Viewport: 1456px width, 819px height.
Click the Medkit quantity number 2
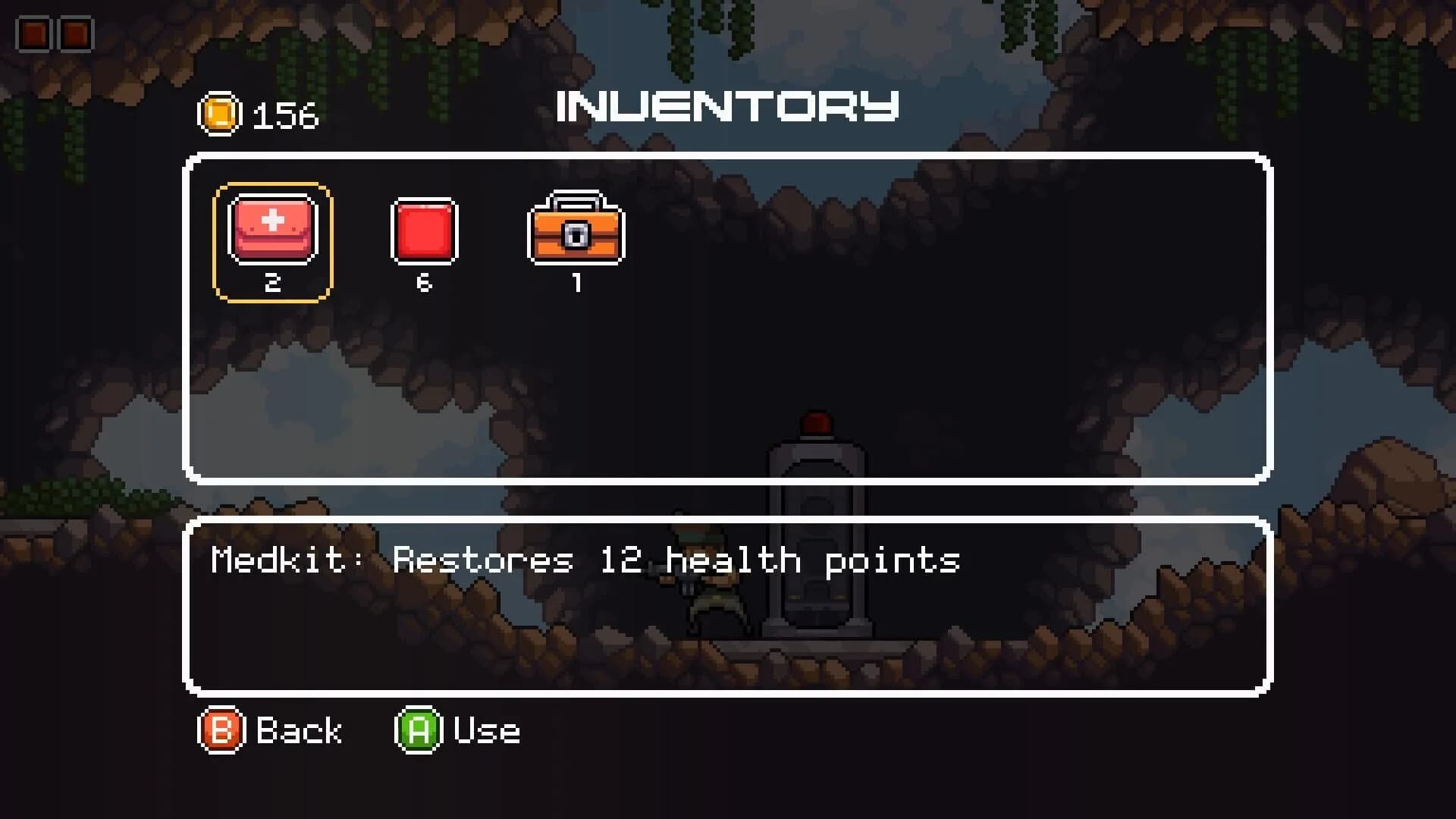click(274, 284)
